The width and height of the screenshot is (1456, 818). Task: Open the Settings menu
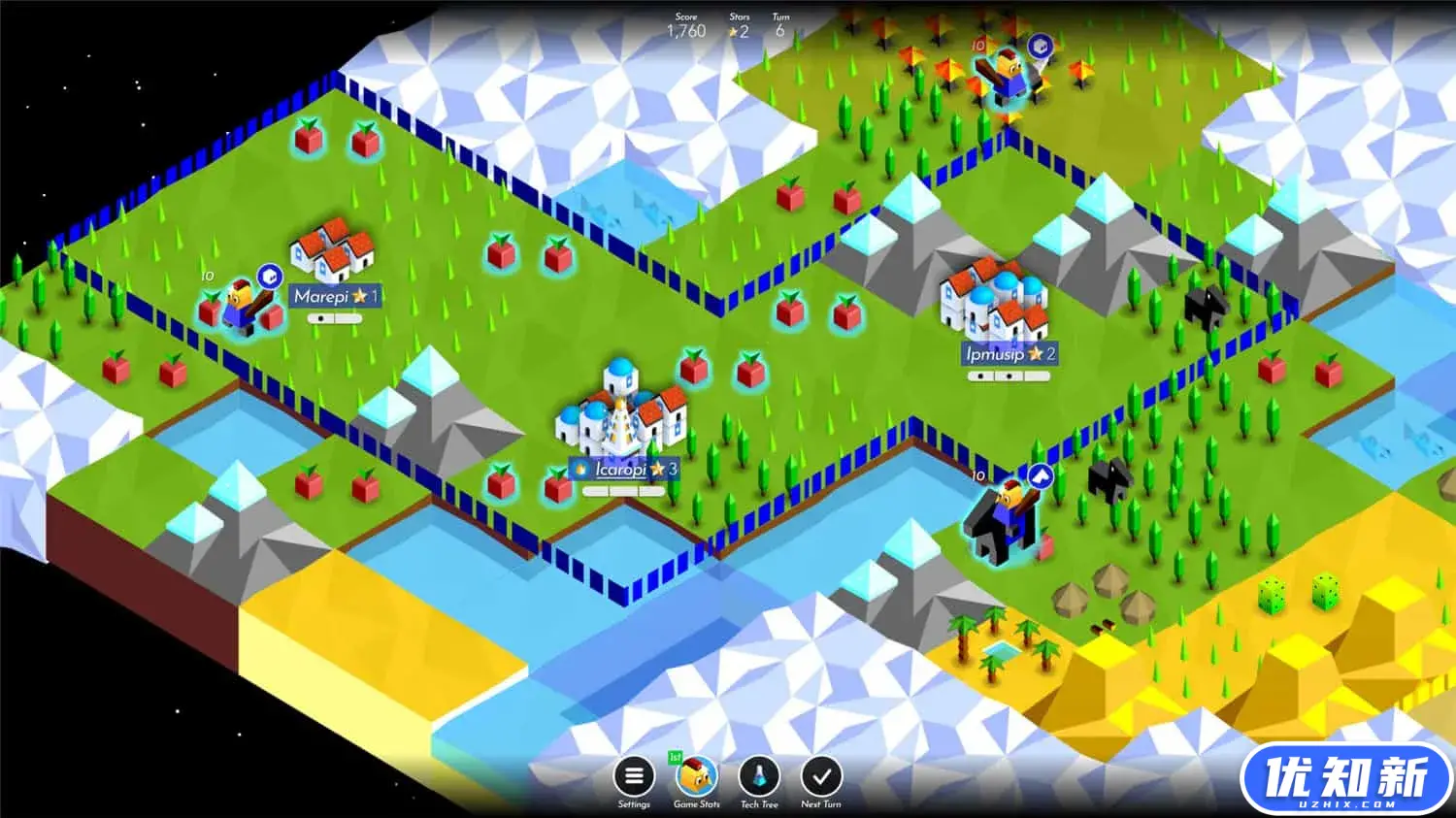(x=634, y=776)
